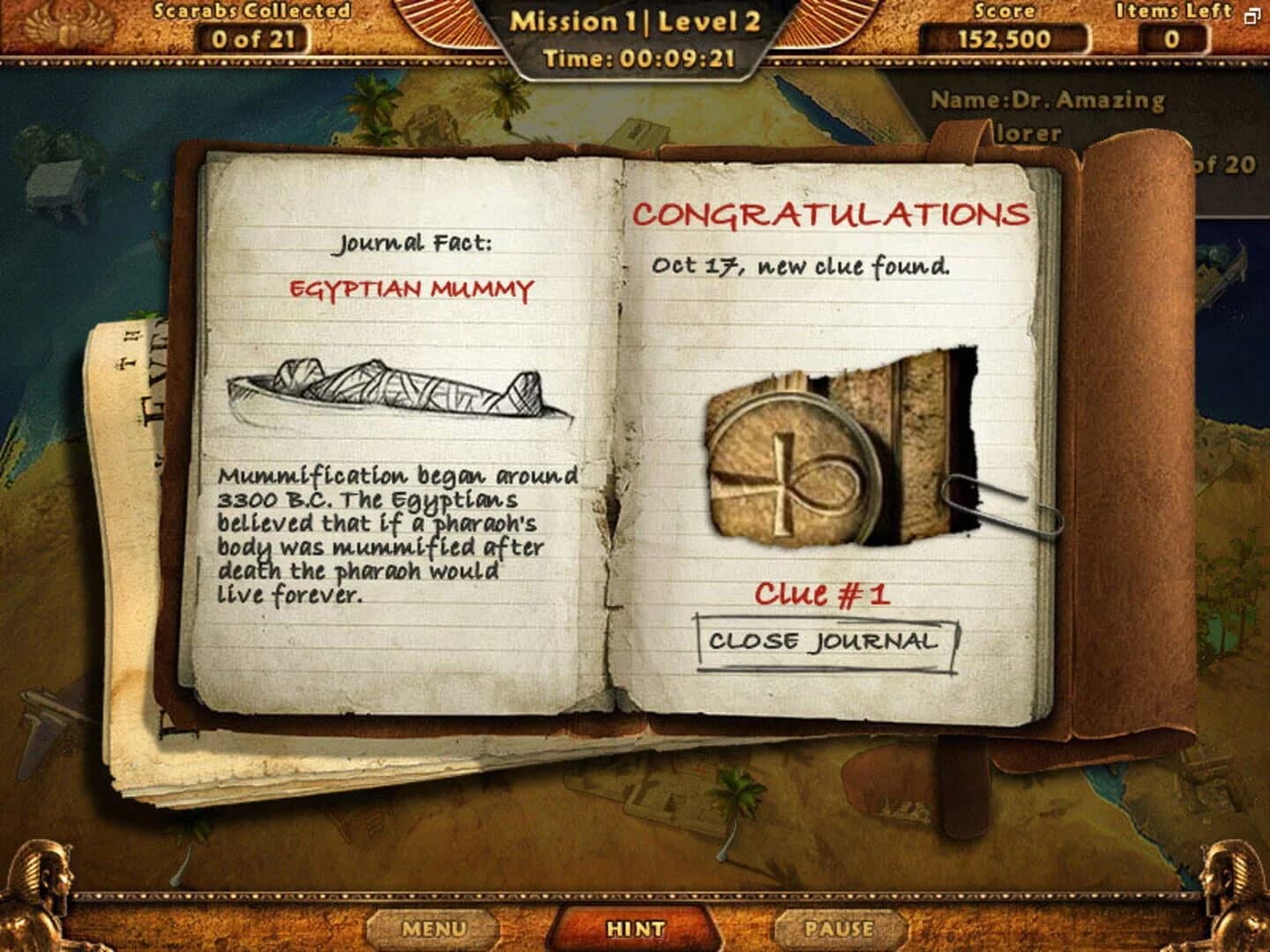1270x952 pixels.
Task: Toggle the Pause button
Action: pyautogui.click(x=839, y=928)
